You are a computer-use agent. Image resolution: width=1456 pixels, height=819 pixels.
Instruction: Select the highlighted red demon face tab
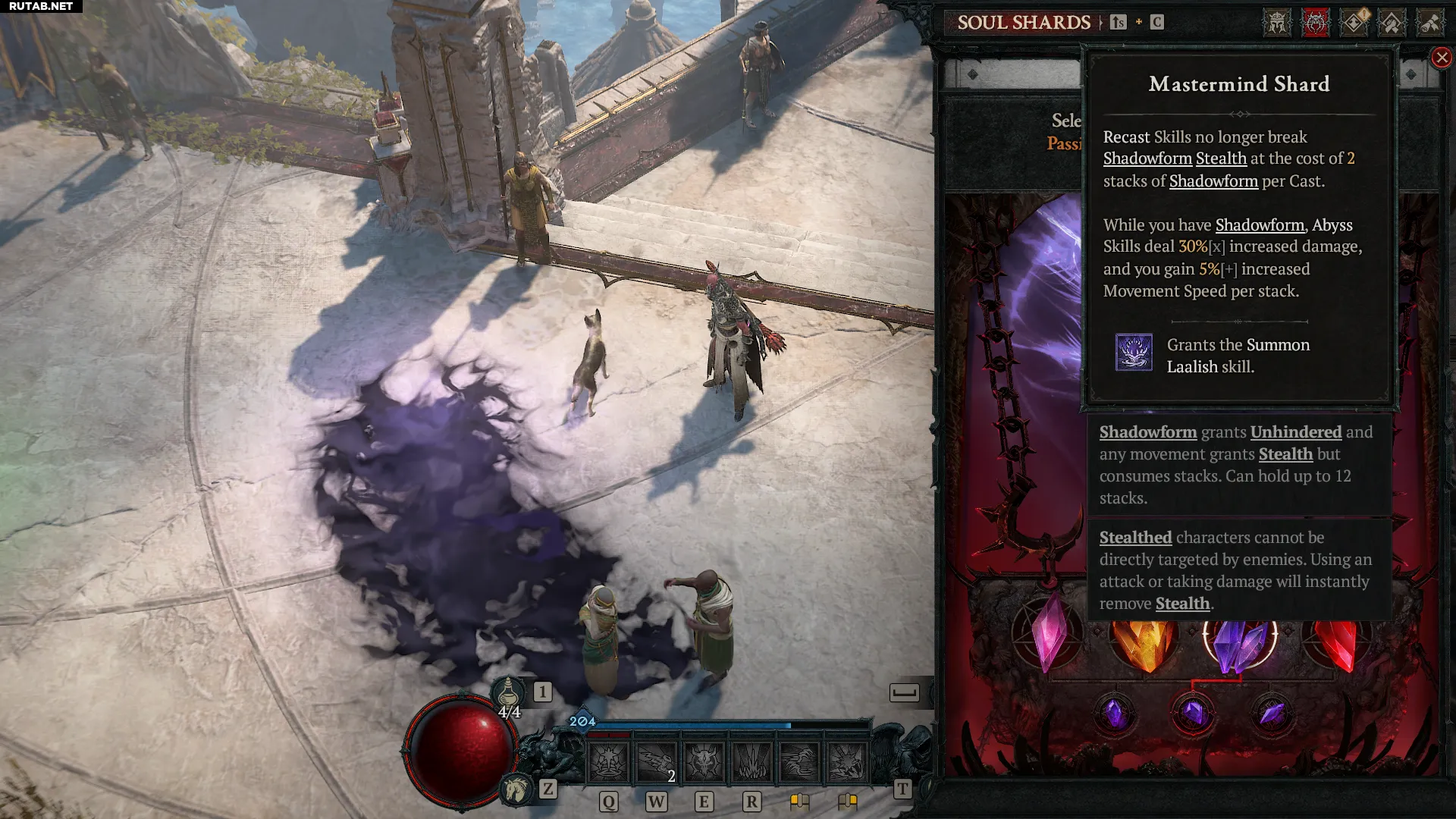1315,23
